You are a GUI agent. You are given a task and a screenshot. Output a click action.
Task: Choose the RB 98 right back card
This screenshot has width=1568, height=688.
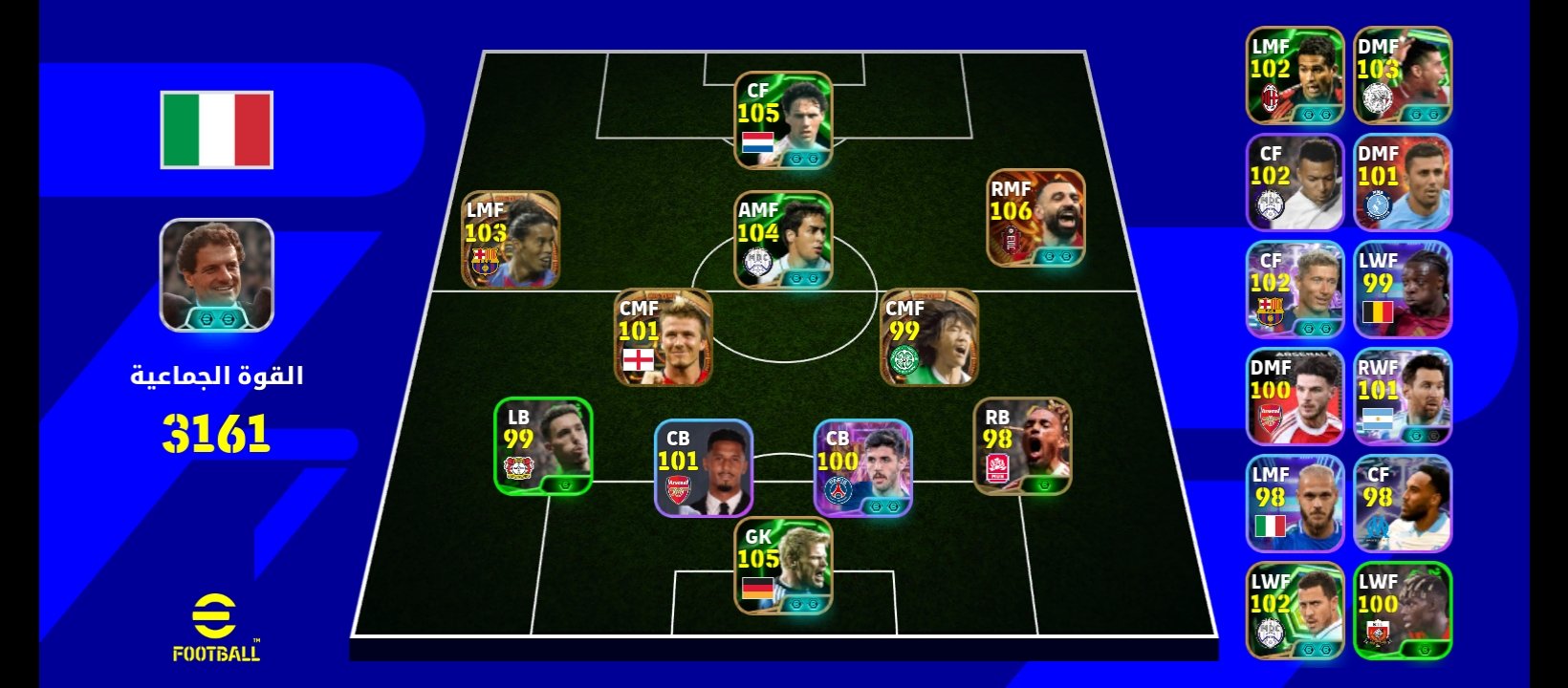[1022, 446]
